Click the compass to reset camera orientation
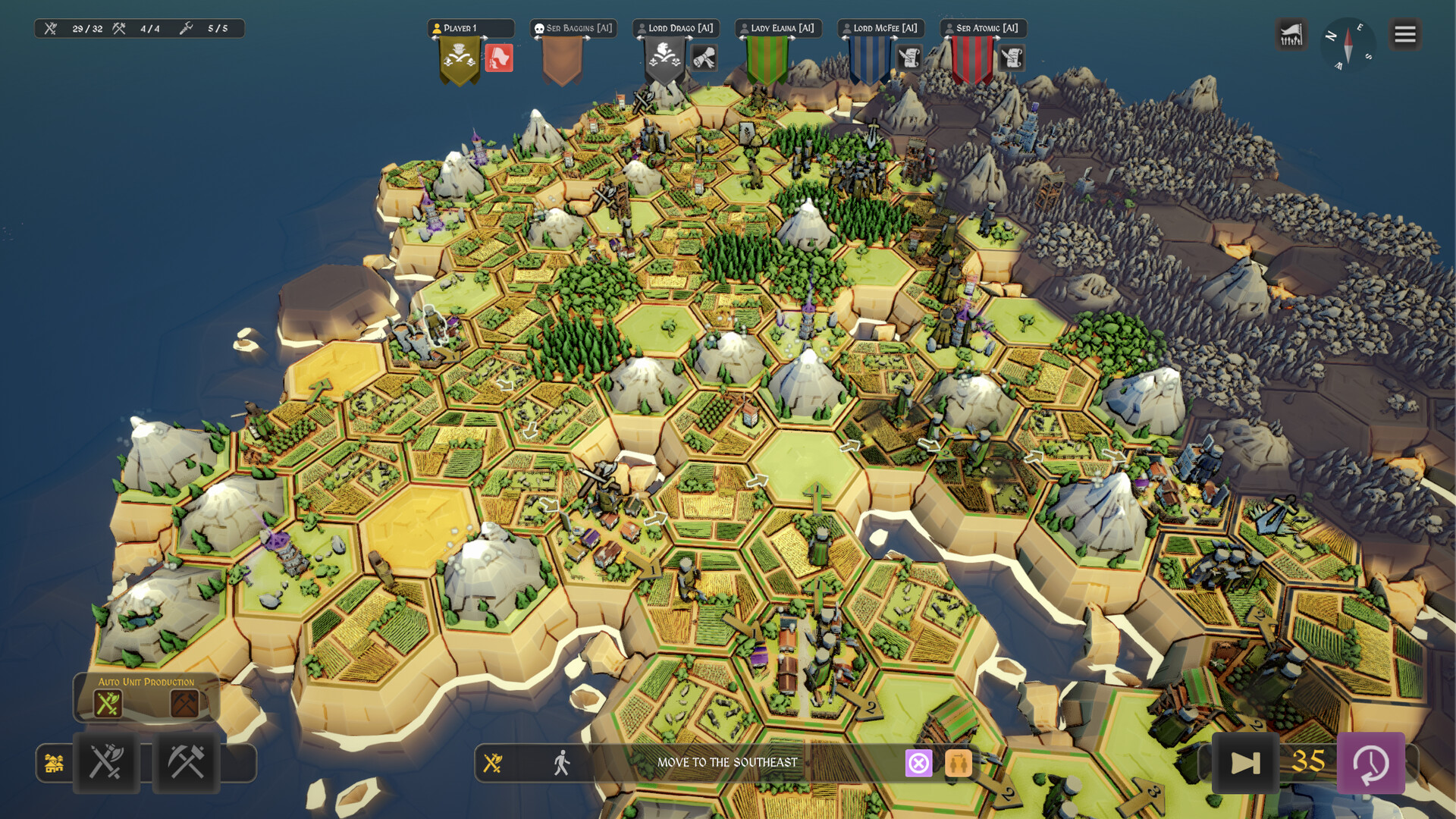This screenshot has width=1456, height=819. 1348,44
